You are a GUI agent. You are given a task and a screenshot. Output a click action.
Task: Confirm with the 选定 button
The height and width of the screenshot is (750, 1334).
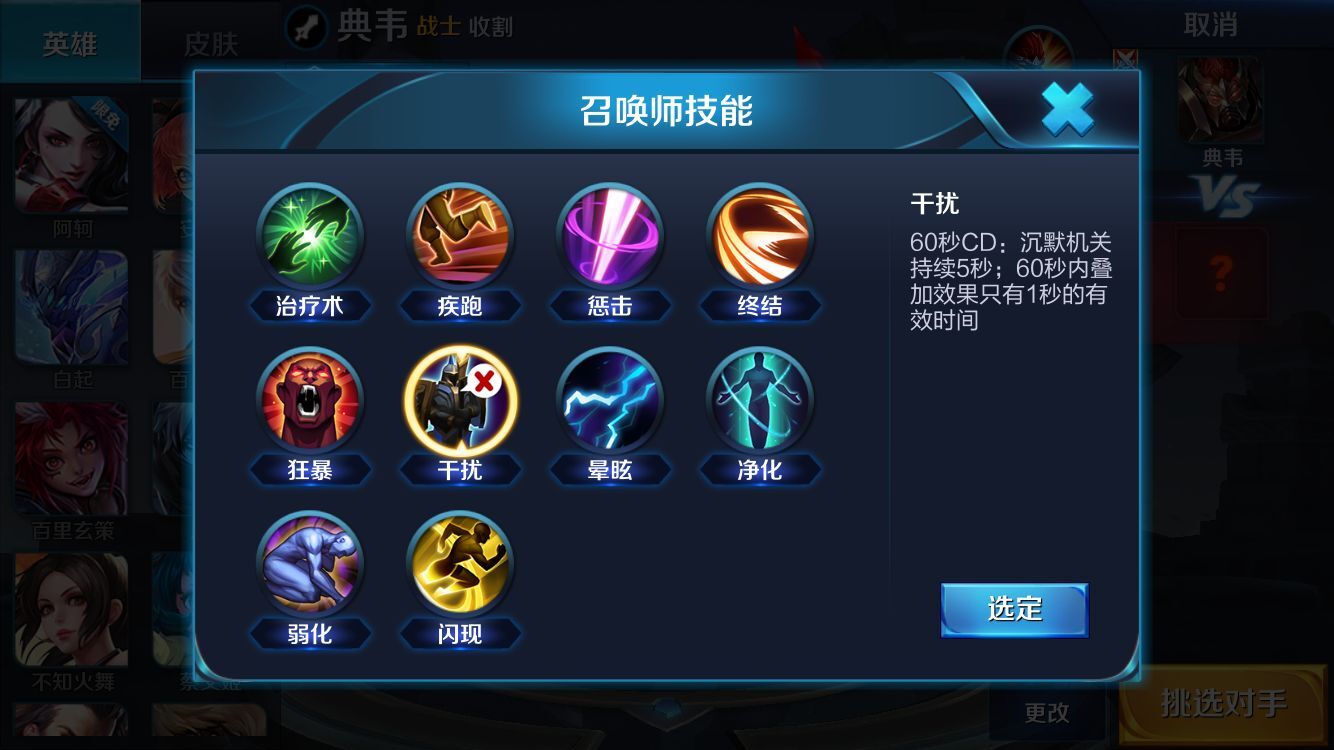1014,607
